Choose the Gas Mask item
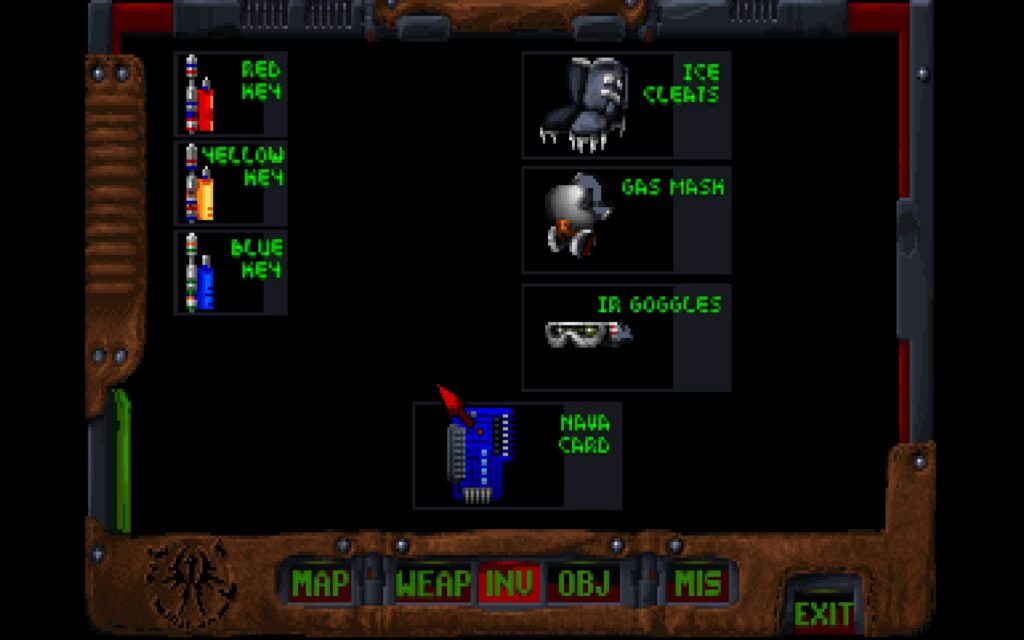The height and width of the screenshot is (640, 1024). (x=626, y=220)
